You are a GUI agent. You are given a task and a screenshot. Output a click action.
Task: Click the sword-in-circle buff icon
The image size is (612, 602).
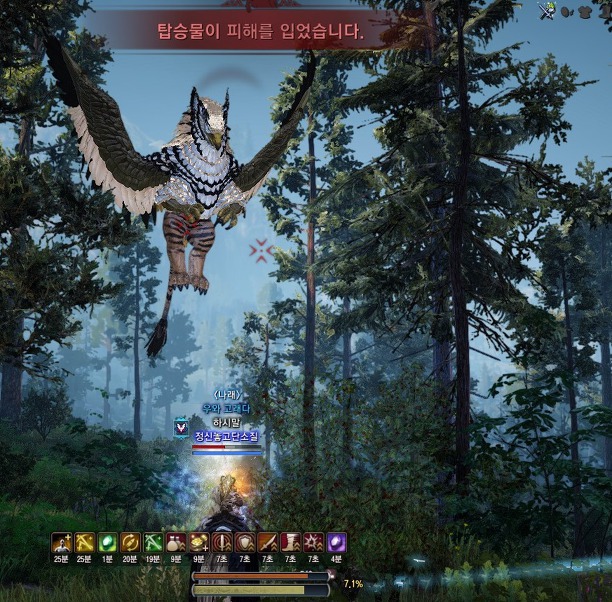[222, 543]
